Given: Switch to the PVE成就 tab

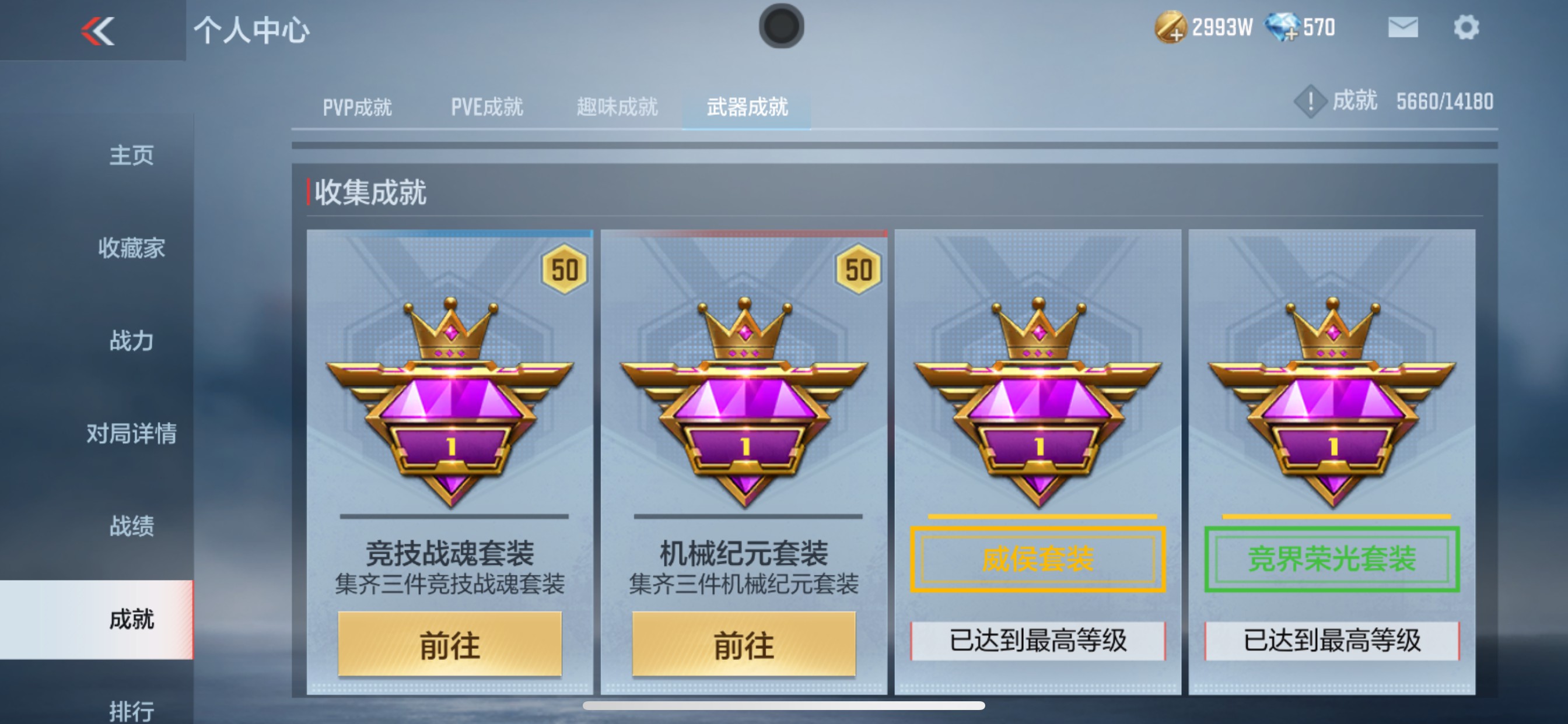Looking at the screenshot, I should pos(487,107).
